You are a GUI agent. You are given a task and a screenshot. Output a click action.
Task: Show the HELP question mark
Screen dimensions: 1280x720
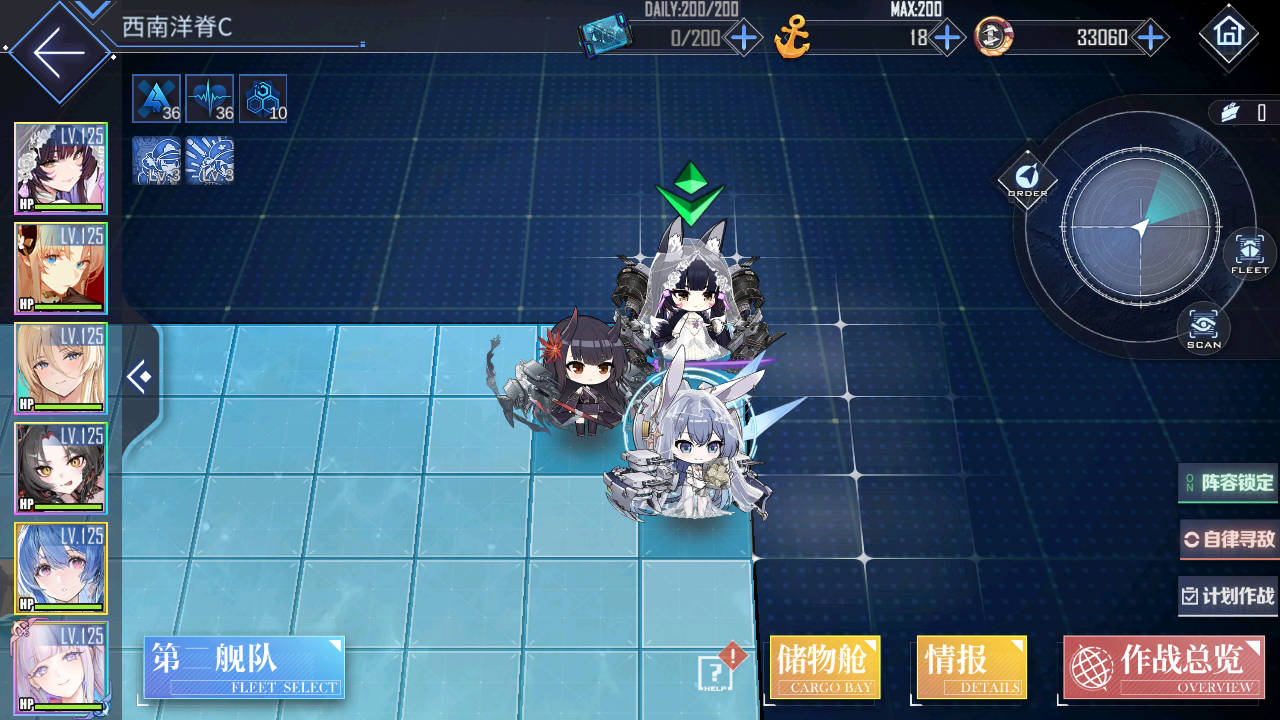(x=713, y=672)
